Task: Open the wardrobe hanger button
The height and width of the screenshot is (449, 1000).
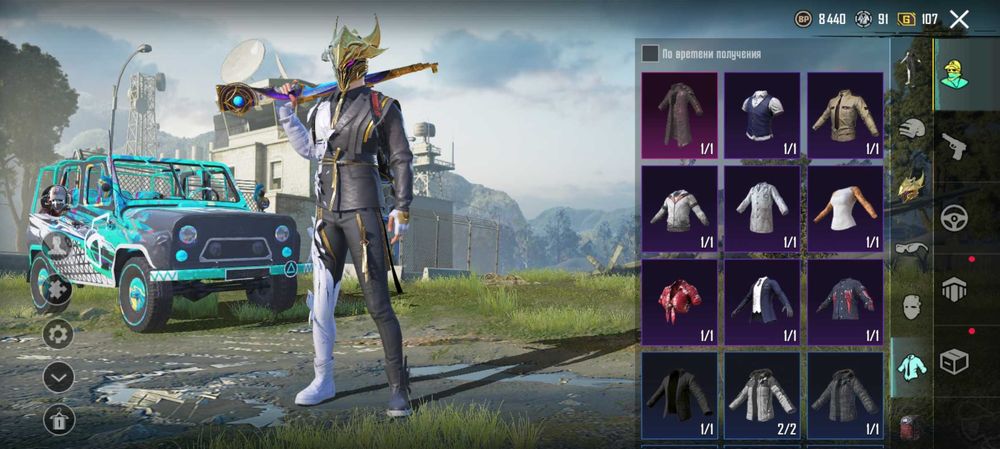Action: 58,420
